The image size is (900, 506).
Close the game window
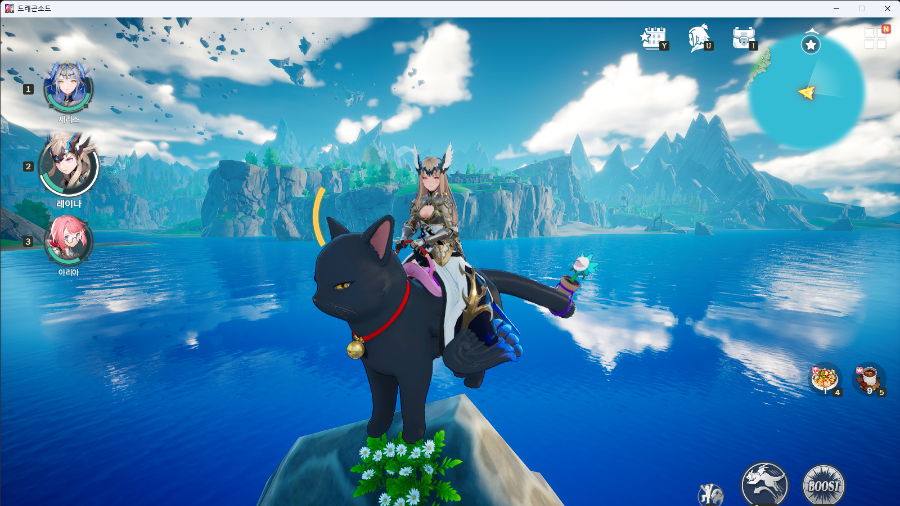pyautogui.click(x=887, y=8)
